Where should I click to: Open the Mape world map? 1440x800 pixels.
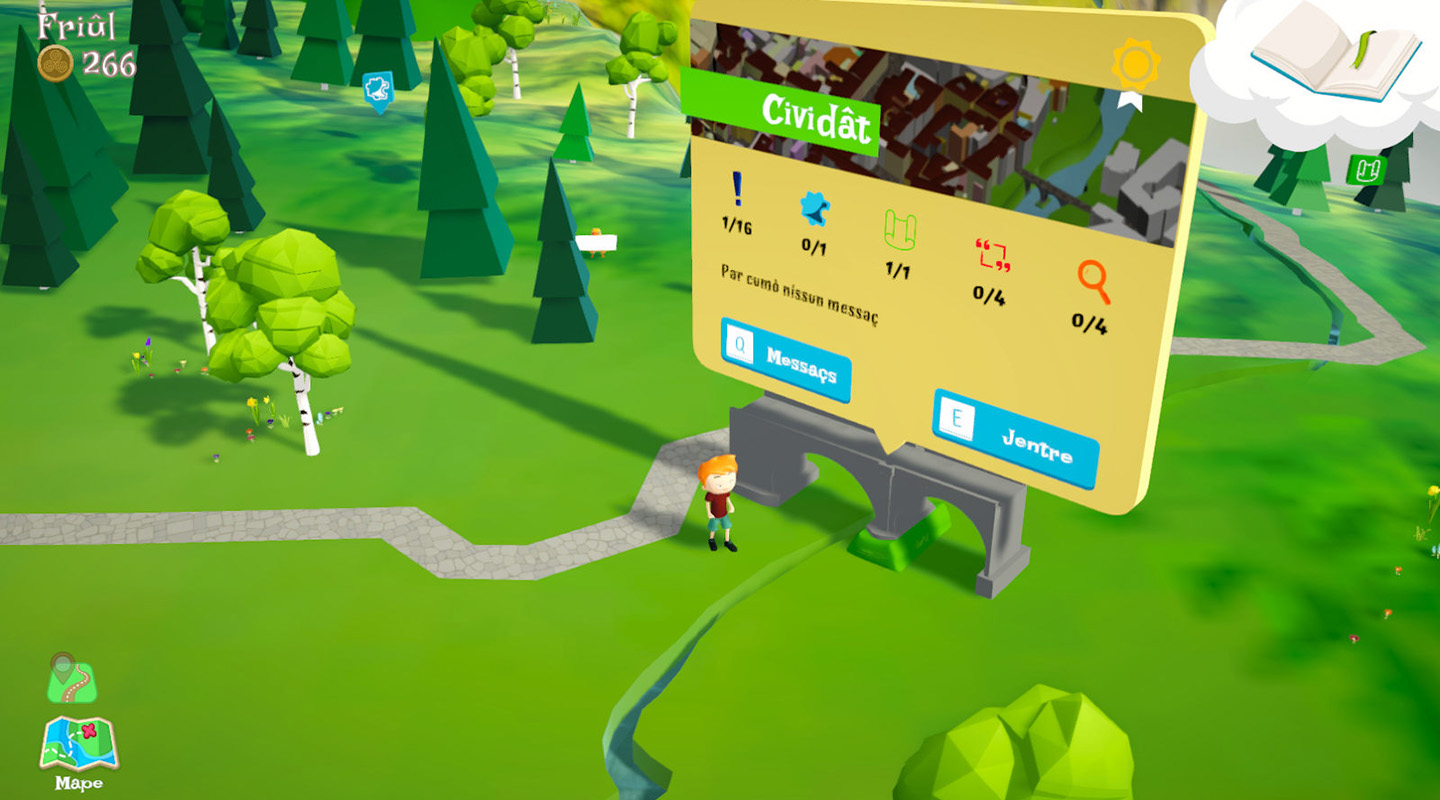(x=79, y=746)
